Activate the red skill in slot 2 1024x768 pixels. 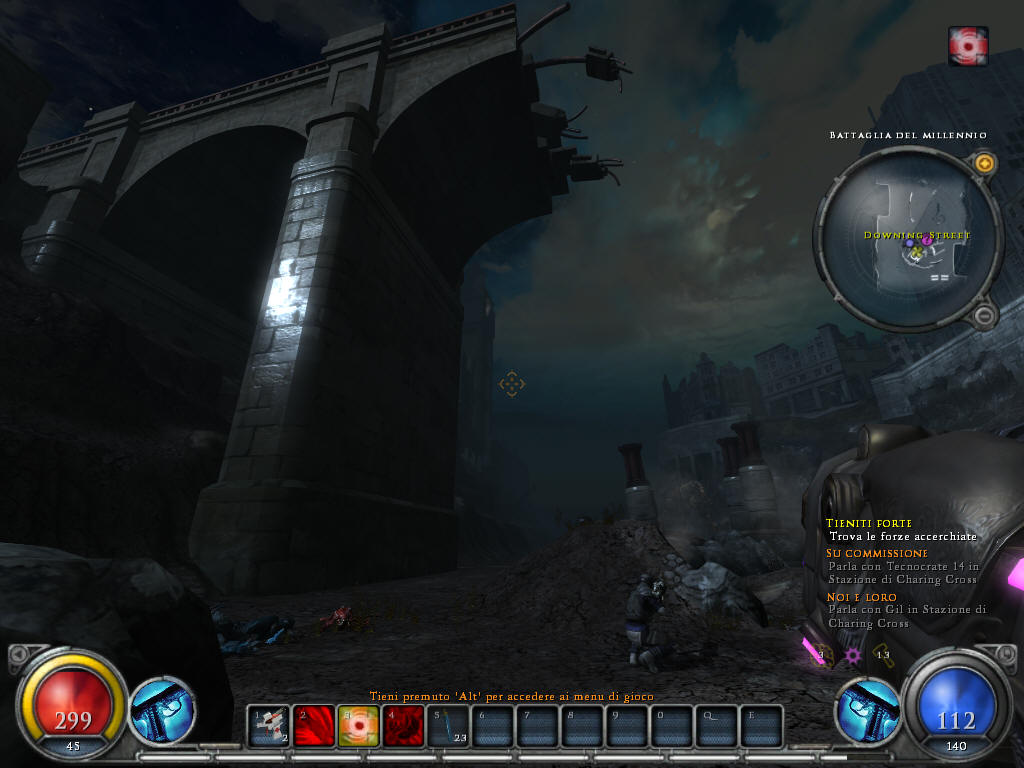(313, 726)
